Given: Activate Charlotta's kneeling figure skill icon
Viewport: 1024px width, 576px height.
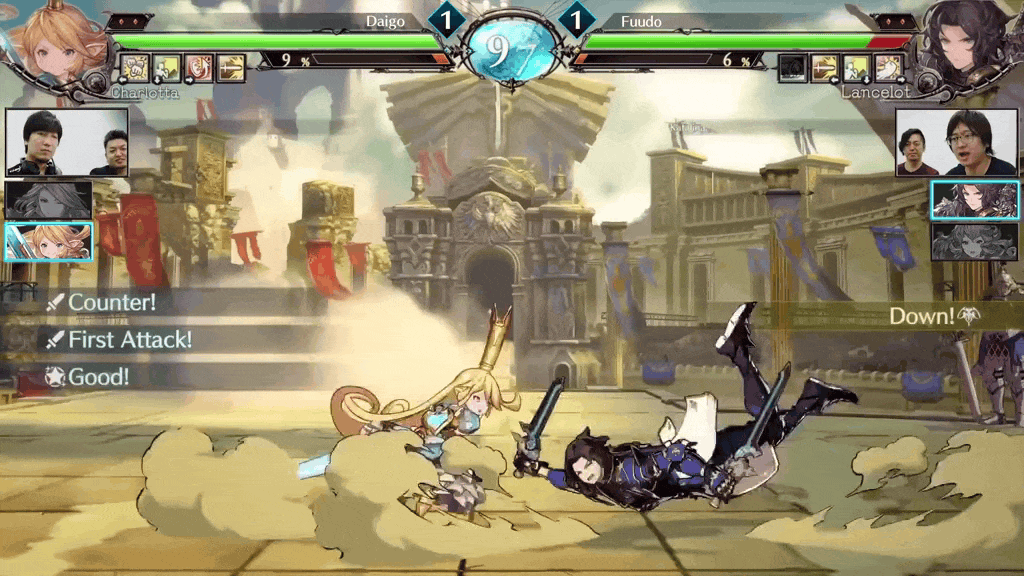Looking at the screenshot, I should [x=166, y=68].
